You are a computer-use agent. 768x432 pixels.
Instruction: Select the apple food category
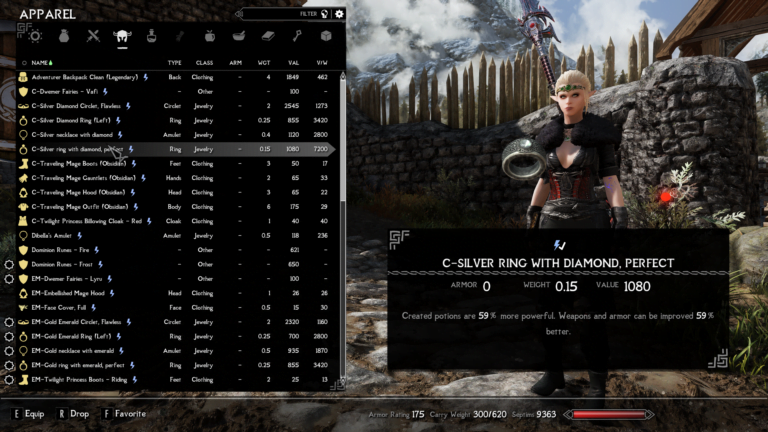coord(209,36)
